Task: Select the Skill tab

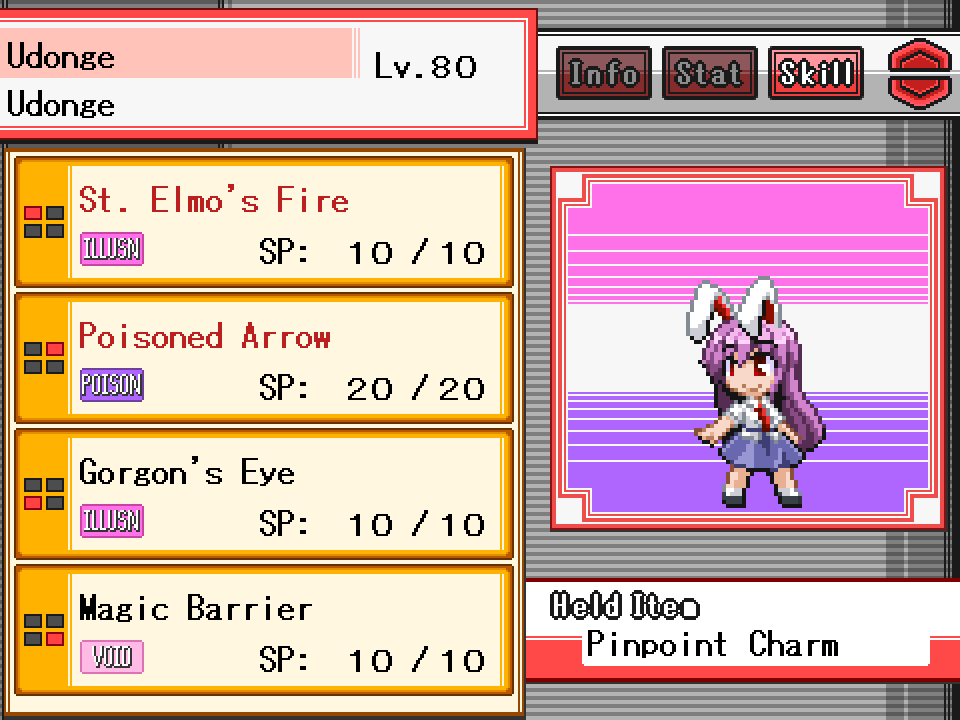Action: 815,74
